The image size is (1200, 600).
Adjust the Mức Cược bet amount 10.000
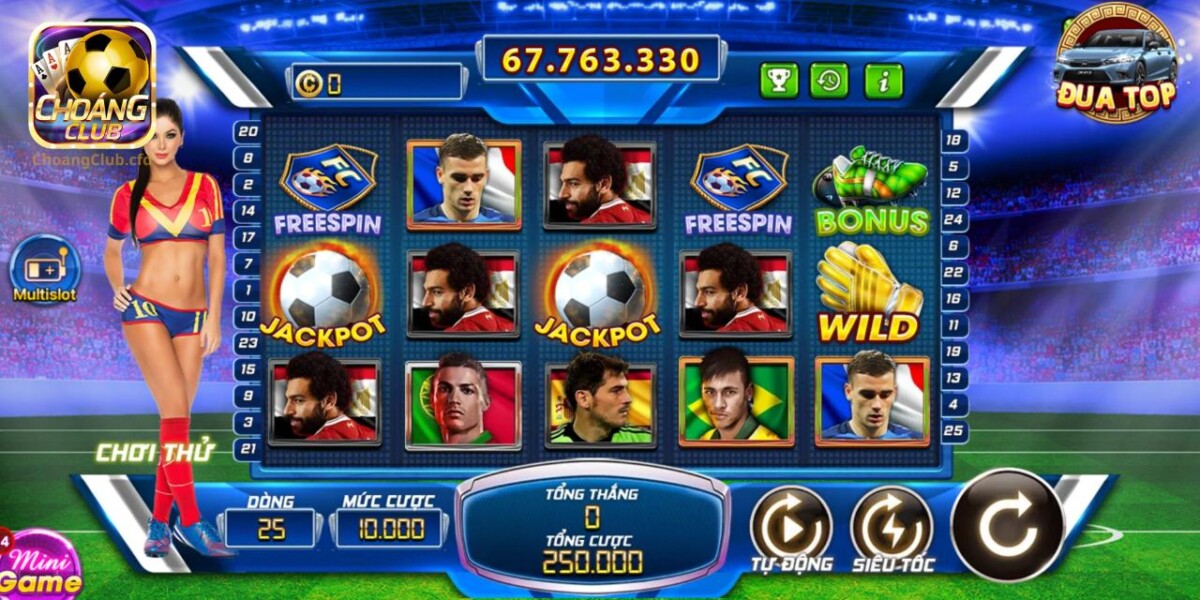(389, 529)
